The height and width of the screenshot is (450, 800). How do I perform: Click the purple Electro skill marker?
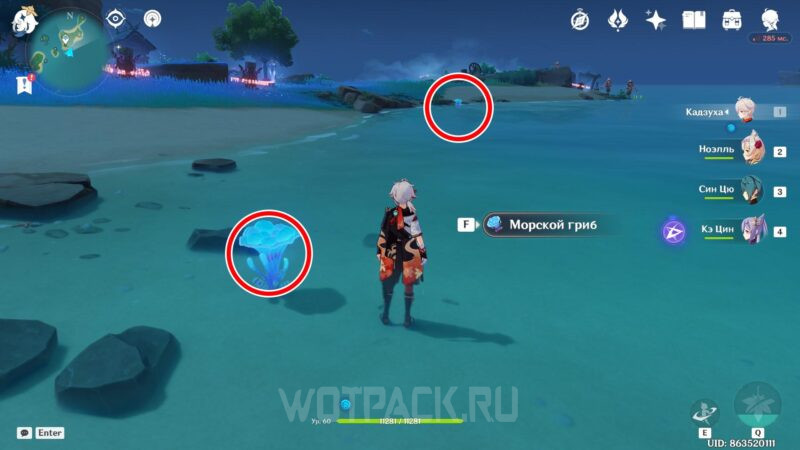click(672, 232)
